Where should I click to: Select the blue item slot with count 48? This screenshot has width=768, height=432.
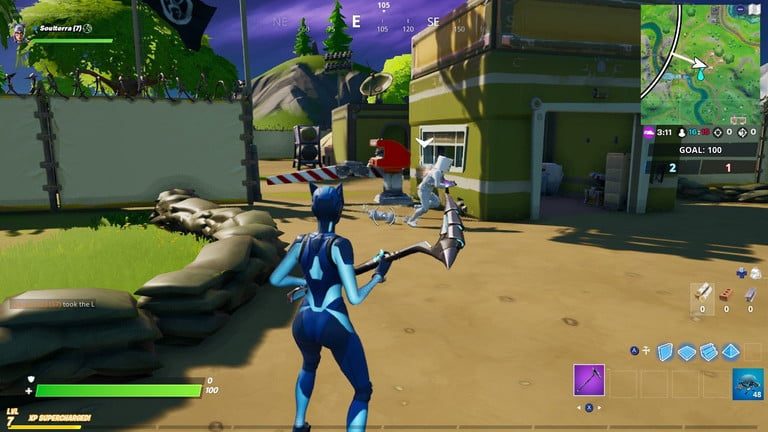point(747,382)
